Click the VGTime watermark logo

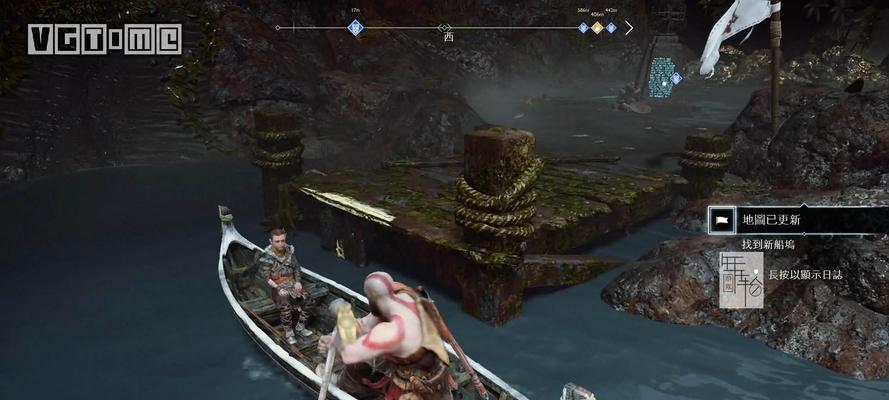pos(104,39)
